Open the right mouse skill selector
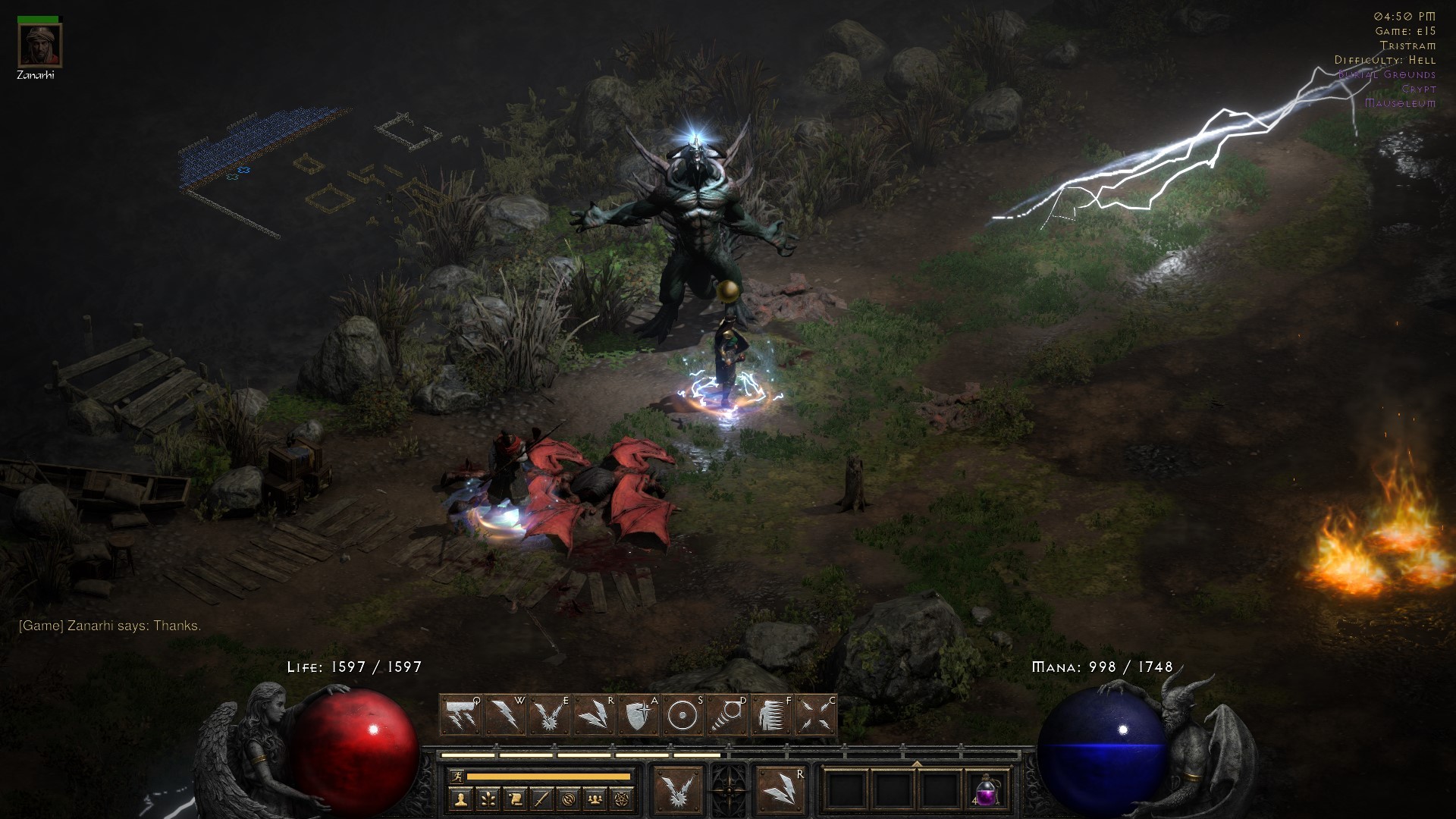Screen dimensions: 1456x819 tap(781, 790)
